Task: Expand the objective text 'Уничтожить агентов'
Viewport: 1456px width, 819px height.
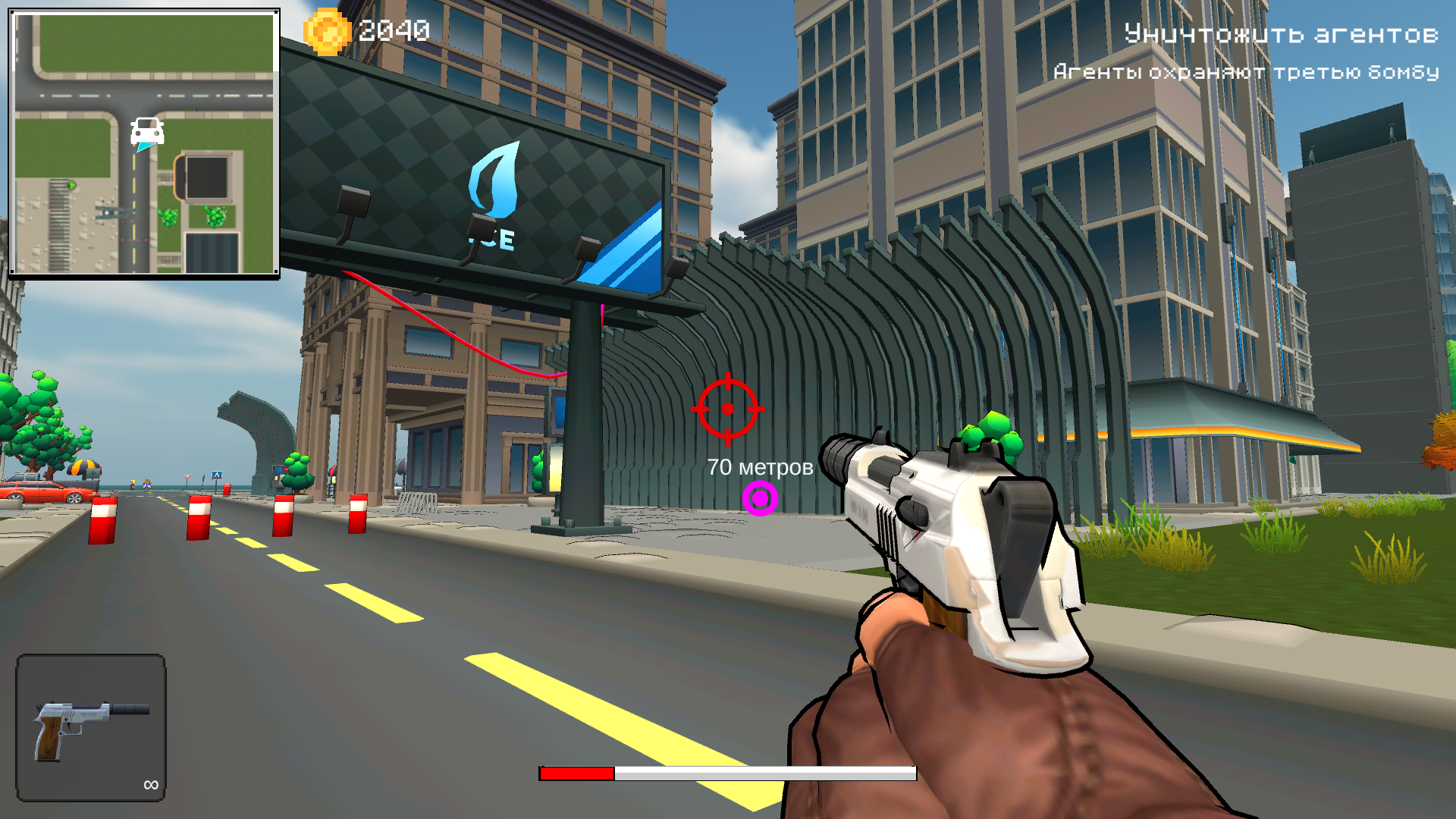Action: click(x=1282, y=34)
